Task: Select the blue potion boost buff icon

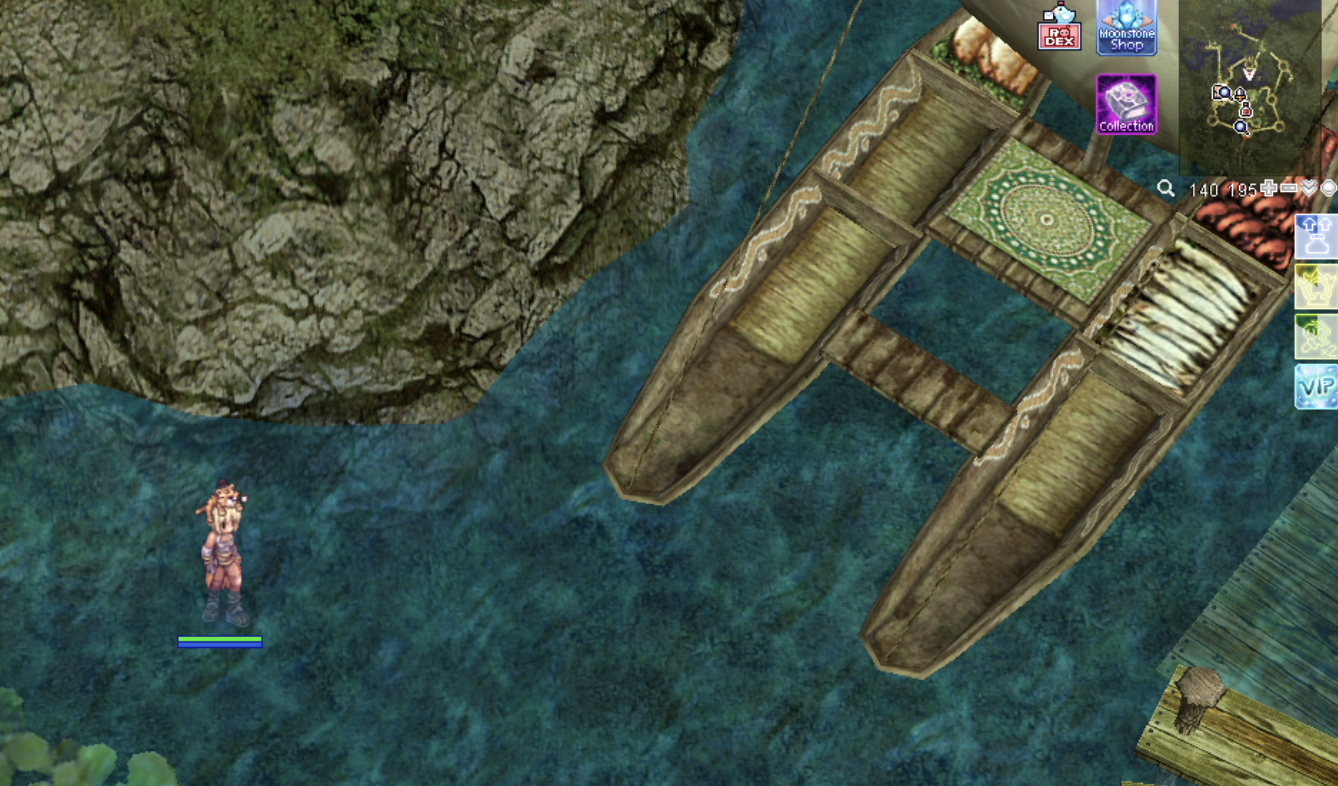Action: (1316, 236)
